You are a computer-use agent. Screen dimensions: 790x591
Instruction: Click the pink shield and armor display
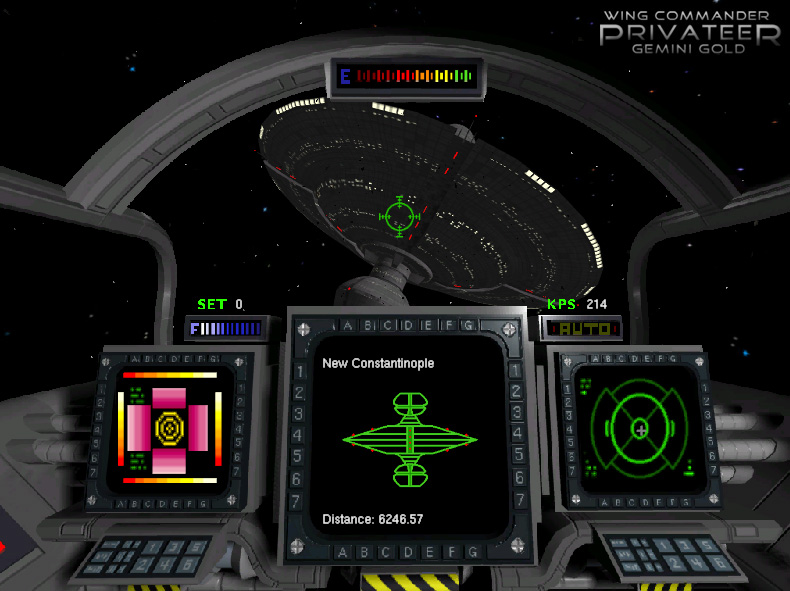(x=170, y=428)
